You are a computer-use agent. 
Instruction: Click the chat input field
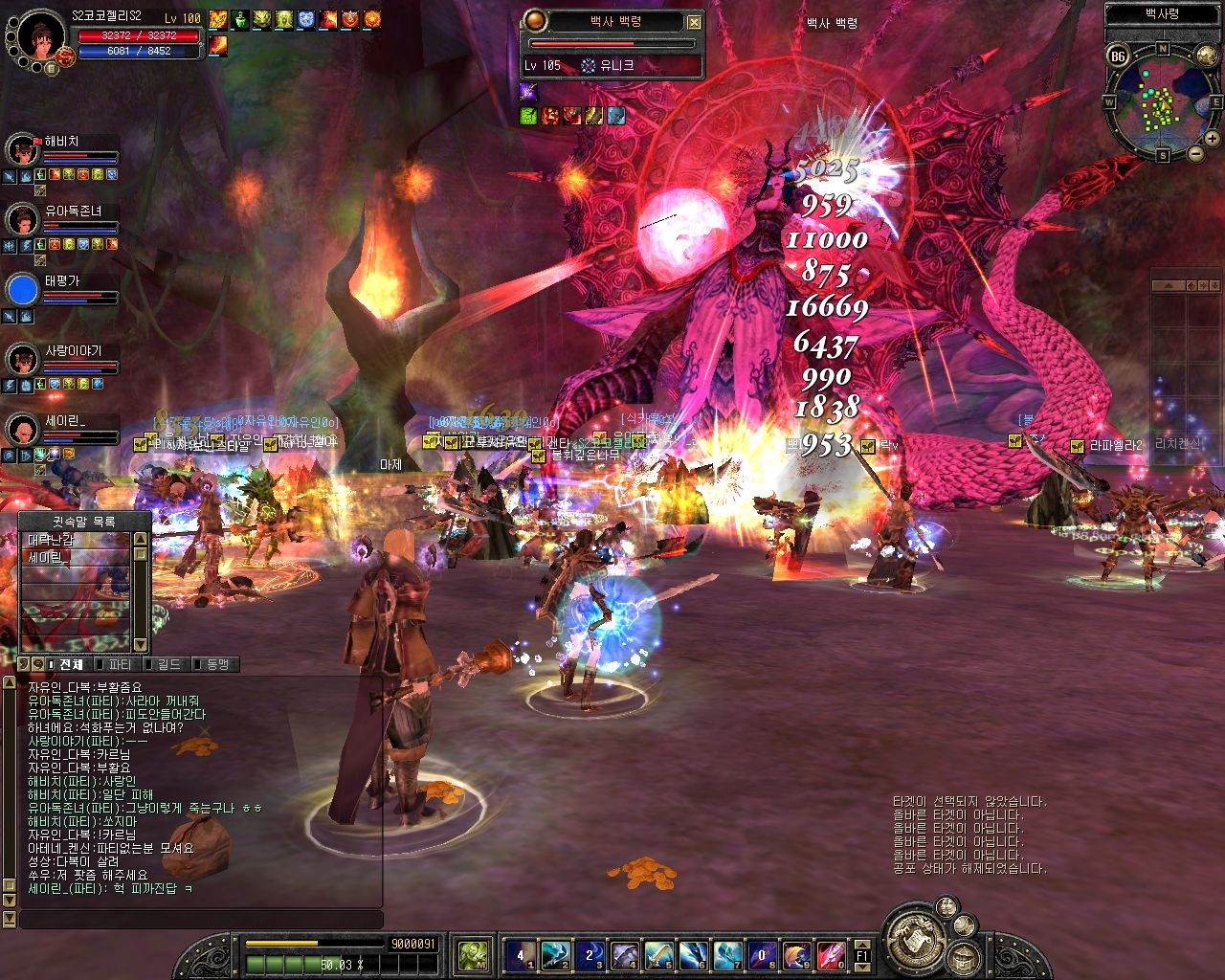[x=201, y=919]
